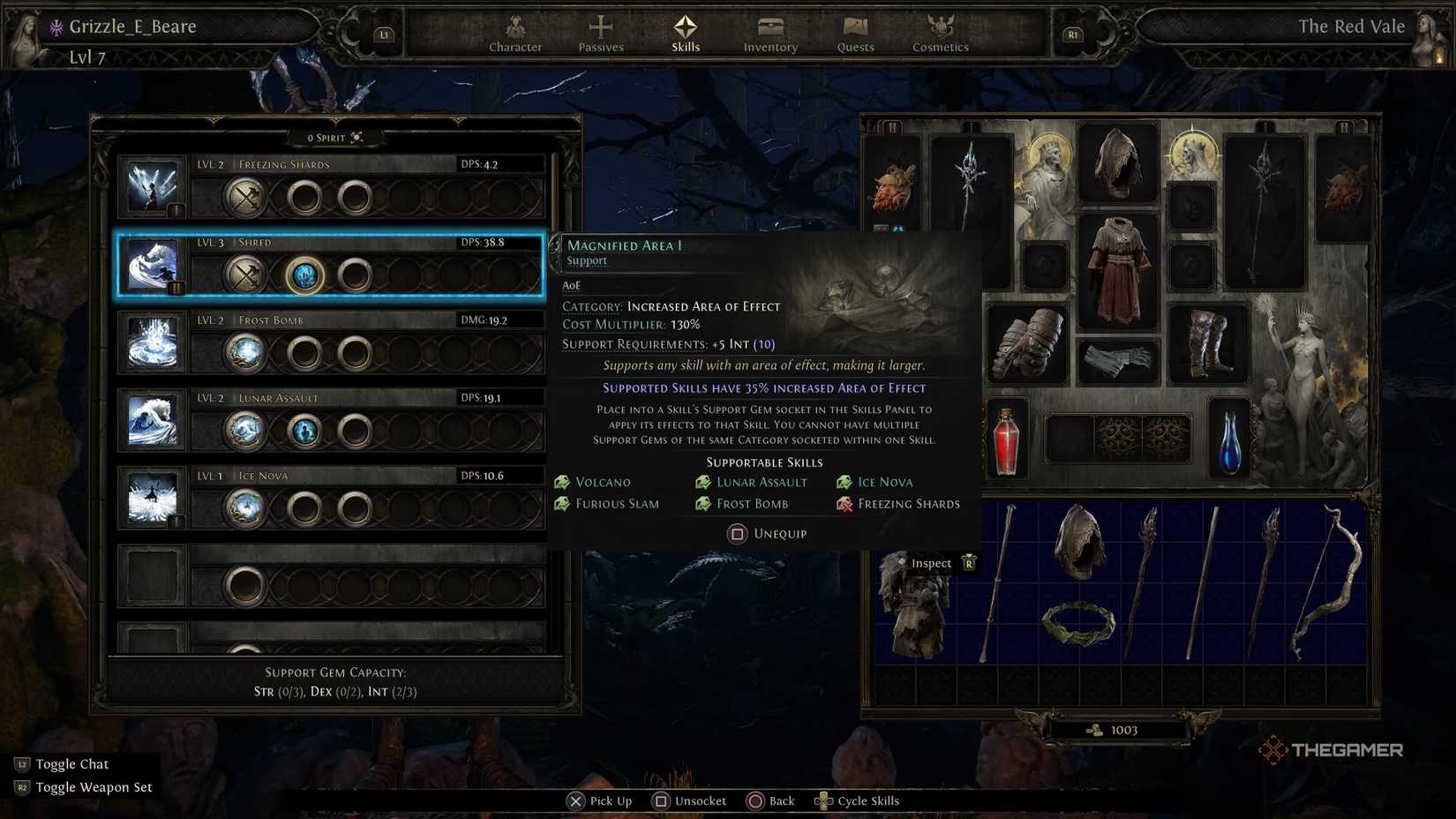Click the Shred skill gem icon
Image resolution: width=1456 pixels, height=819 pixels.
[152, 263]
